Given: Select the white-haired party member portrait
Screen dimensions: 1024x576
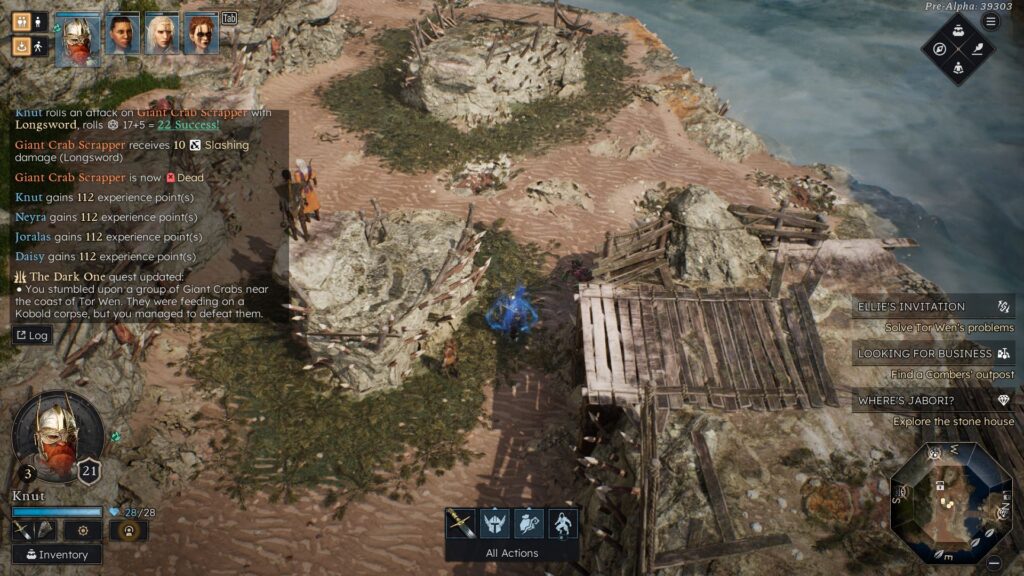Looking at the screenshot, I should (x=161, y=35).
